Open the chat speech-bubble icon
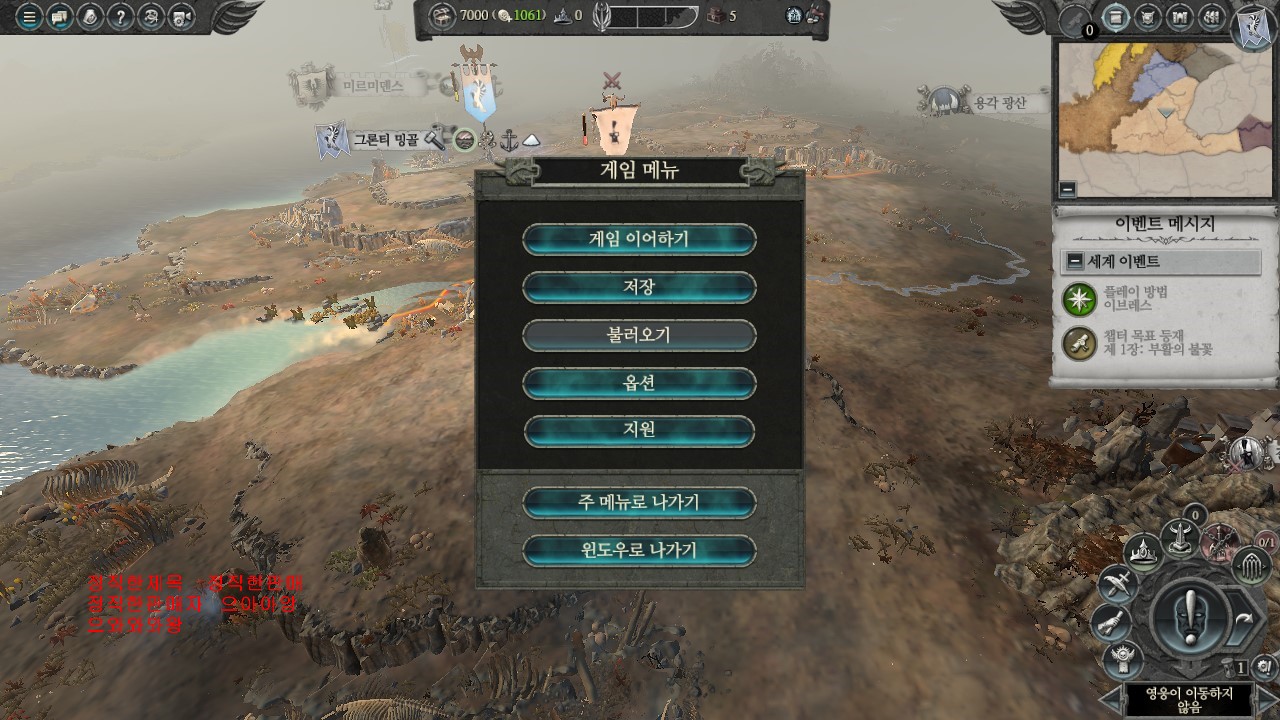The width and height of the screenshot is (1280, 720). (60, 17)
